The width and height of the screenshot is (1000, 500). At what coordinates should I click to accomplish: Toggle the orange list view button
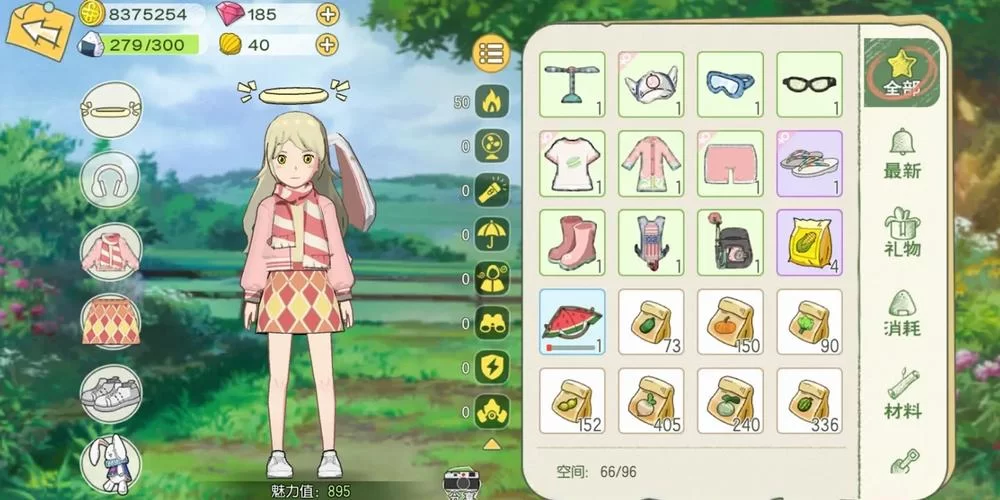pos(490,55)
